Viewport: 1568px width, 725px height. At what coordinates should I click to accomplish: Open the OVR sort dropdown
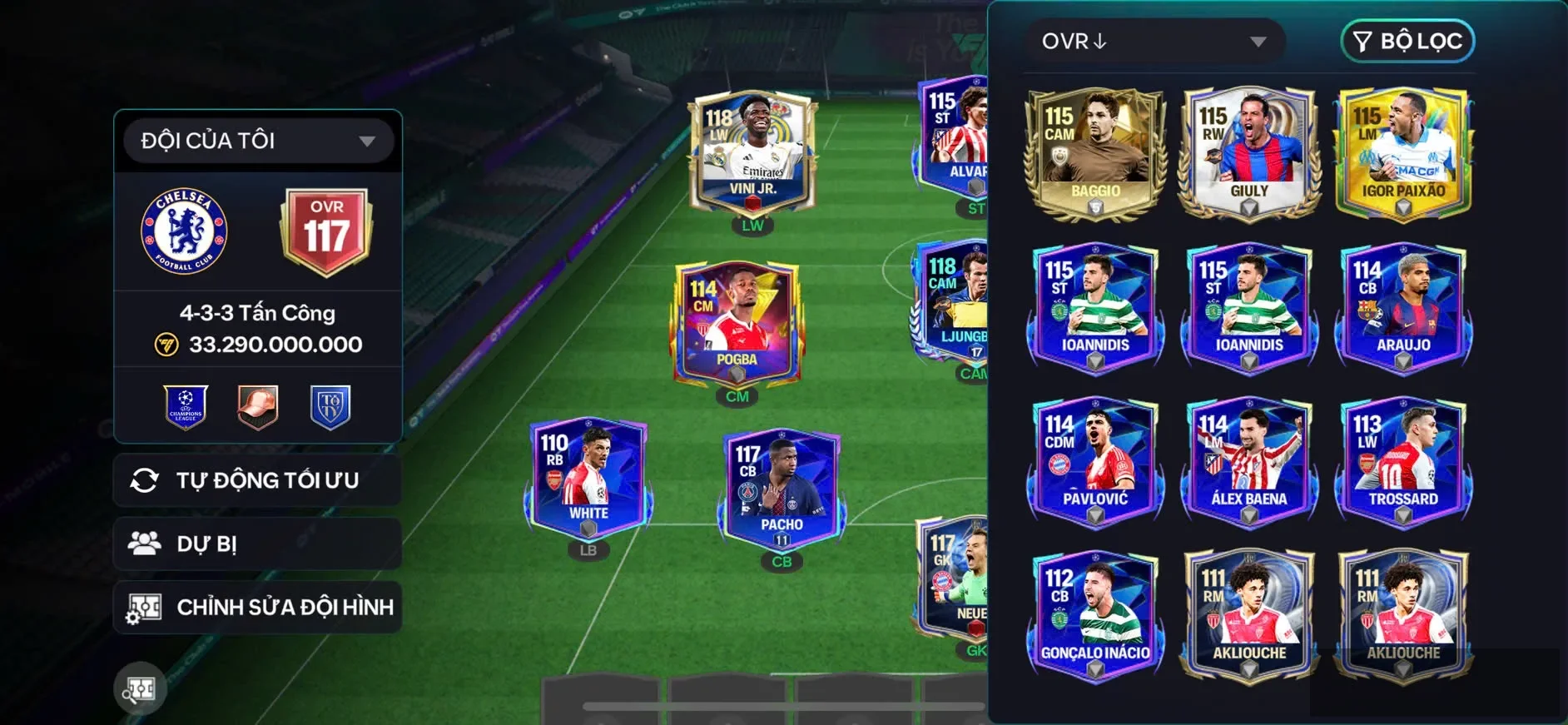(1154, 42)
